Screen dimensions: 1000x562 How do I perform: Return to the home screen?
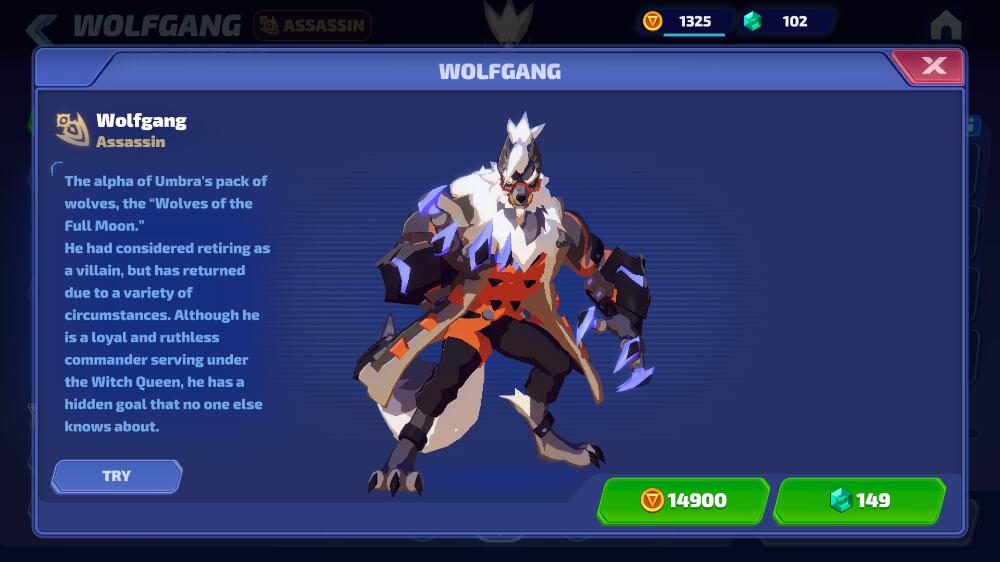pos(945,25)
